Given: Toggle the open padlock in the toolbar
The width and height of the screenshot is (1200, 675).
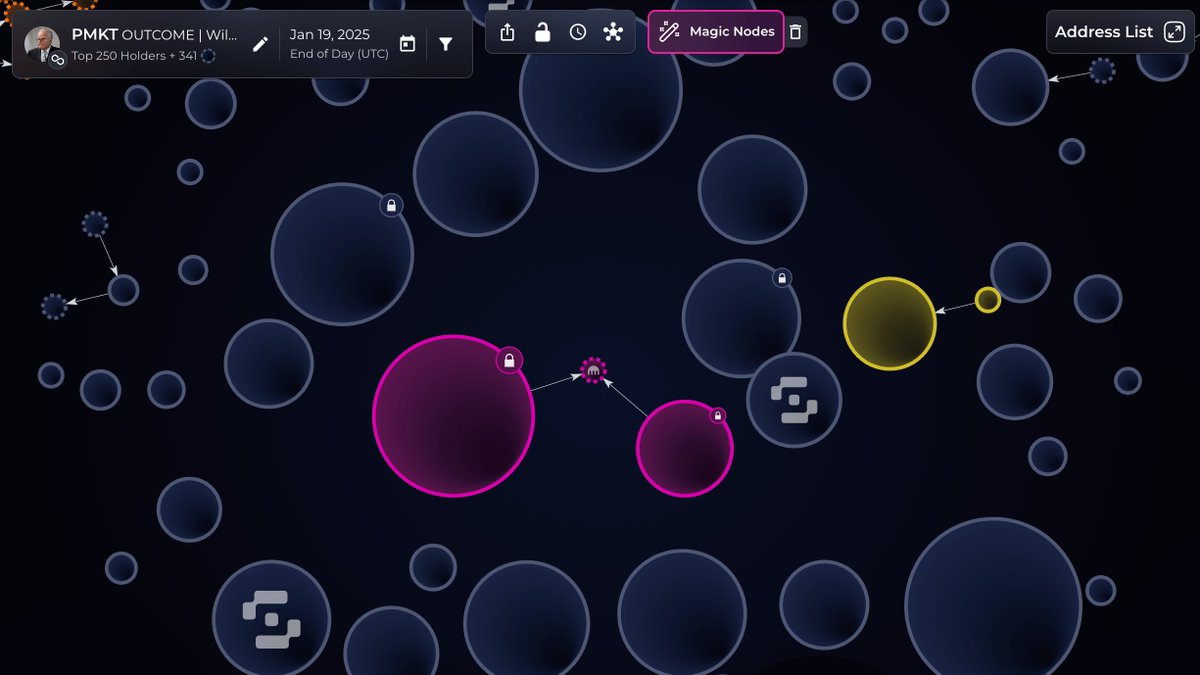Looking at the screenshot, I should [542, 32].
